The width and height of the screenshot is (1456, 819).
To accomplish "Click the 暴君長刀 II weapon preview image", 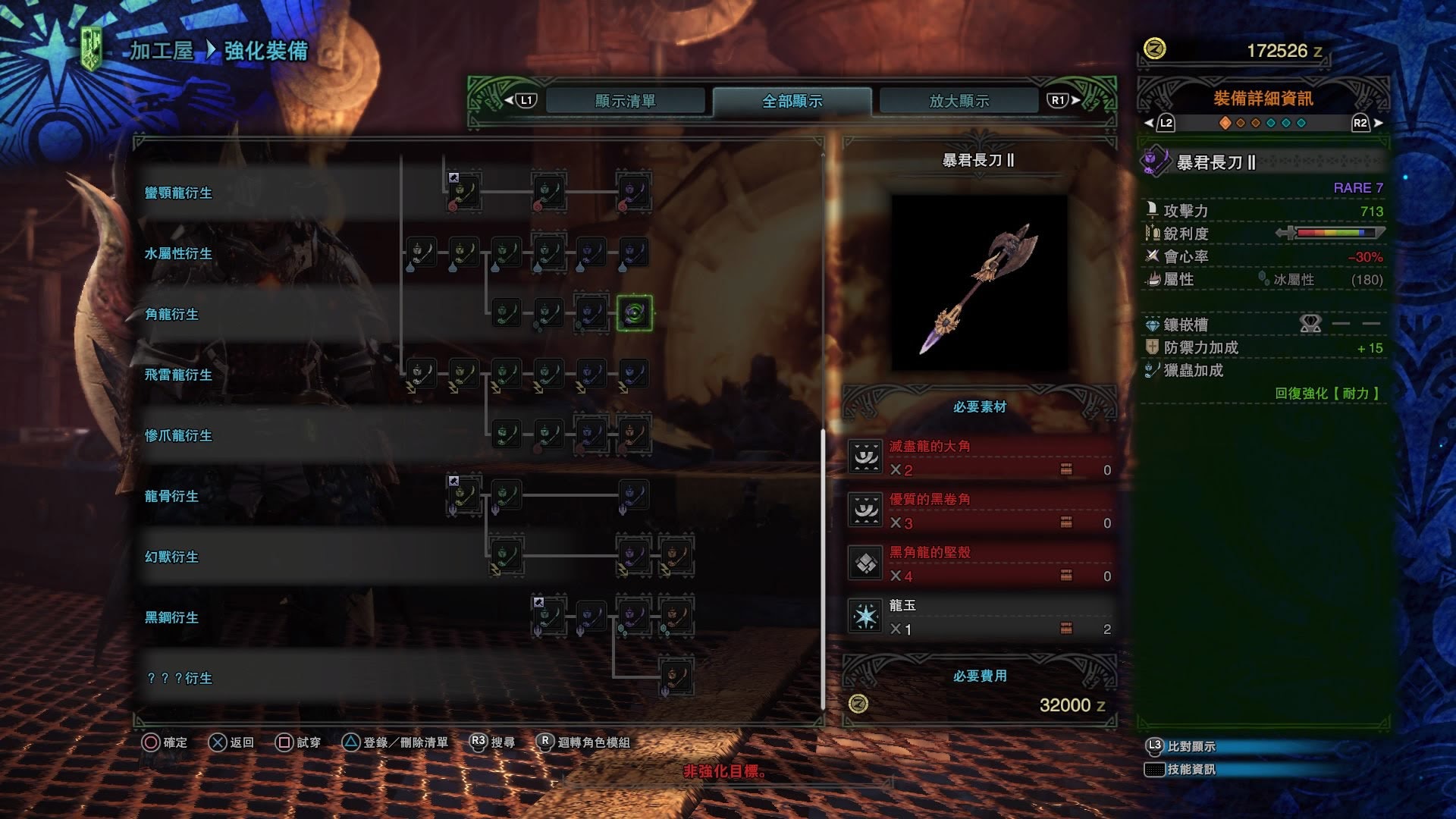I will [979, 282].
